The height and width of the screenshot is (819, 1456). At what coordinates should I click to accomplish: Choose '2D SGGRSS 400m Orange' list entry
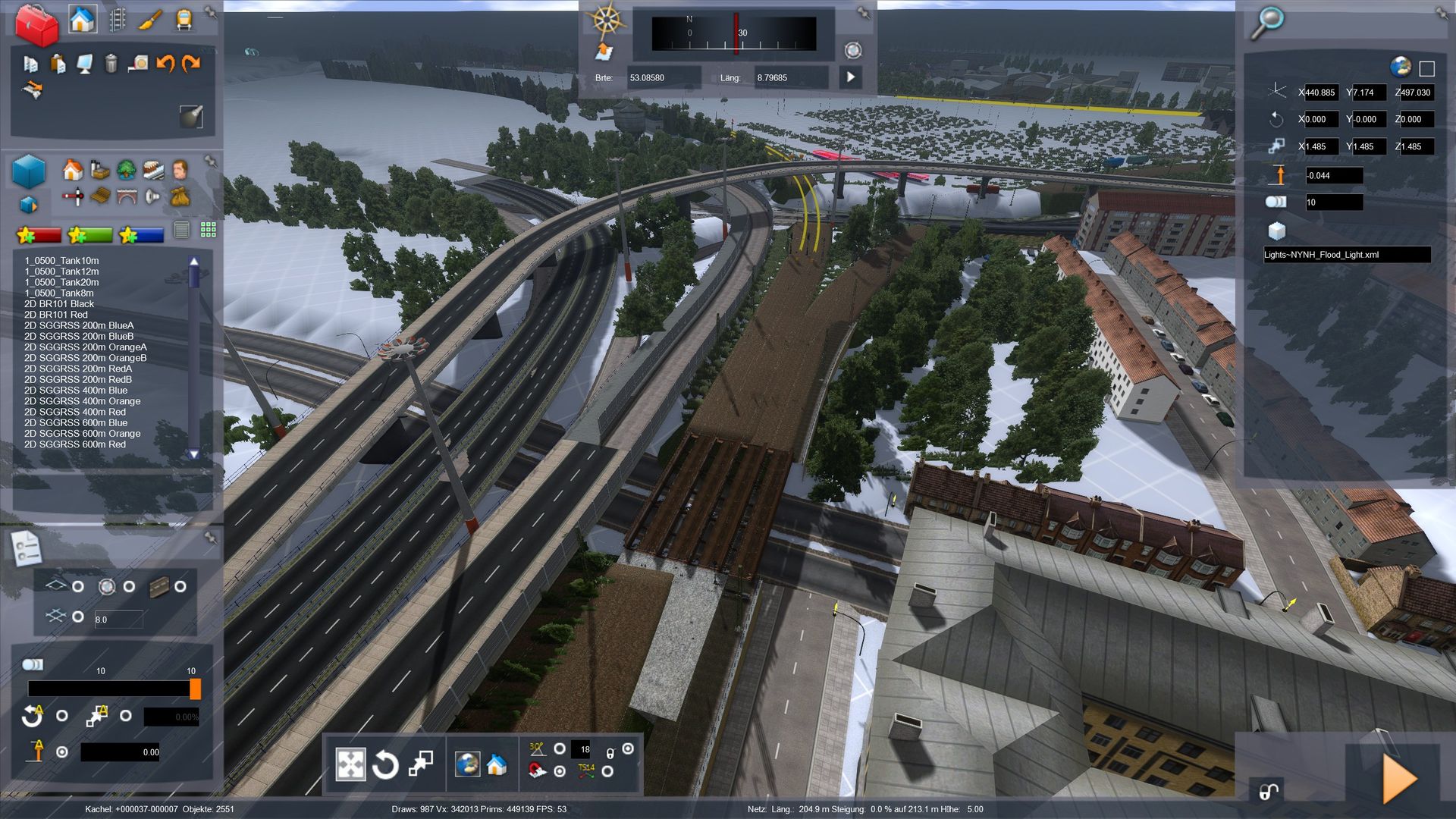point(82,401)
